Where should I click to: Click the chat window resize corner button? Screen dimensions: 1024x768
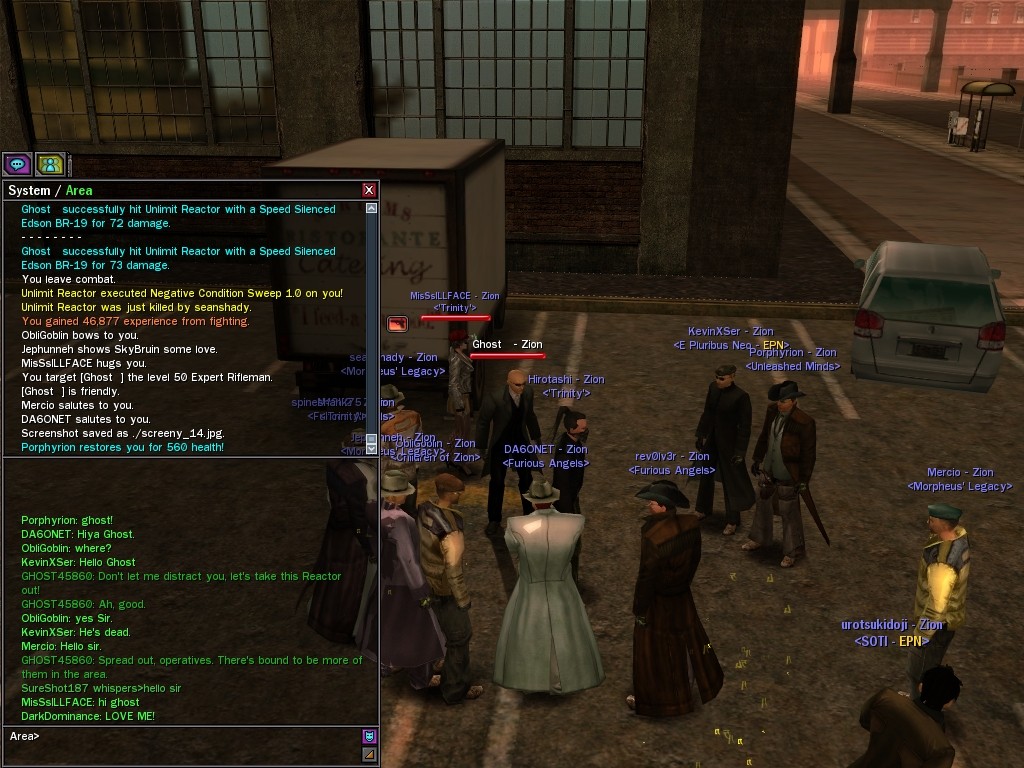(369, 755)
